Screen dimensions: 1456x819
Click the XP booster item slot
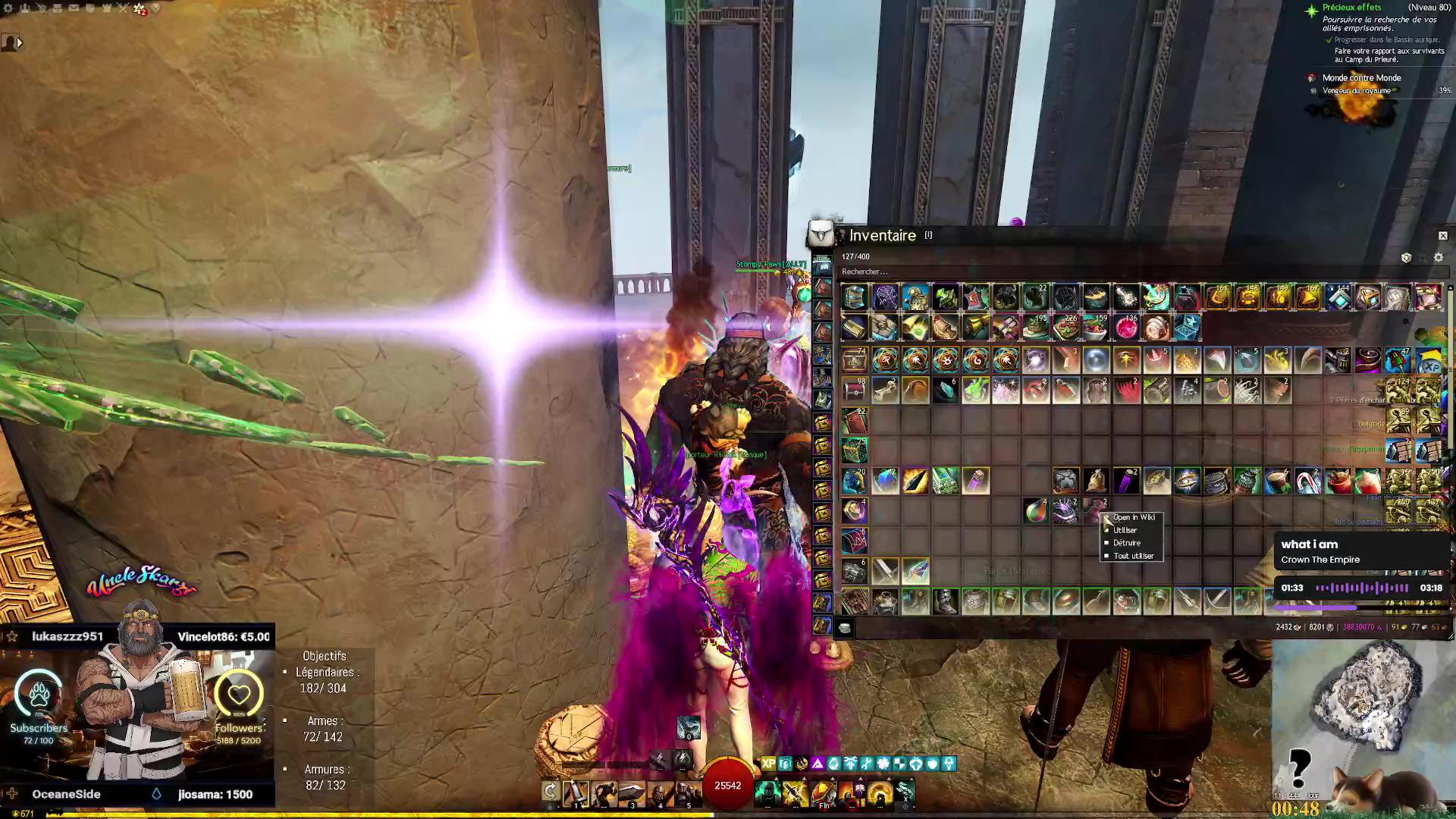pyautogui.click(x=1429, y=361)
